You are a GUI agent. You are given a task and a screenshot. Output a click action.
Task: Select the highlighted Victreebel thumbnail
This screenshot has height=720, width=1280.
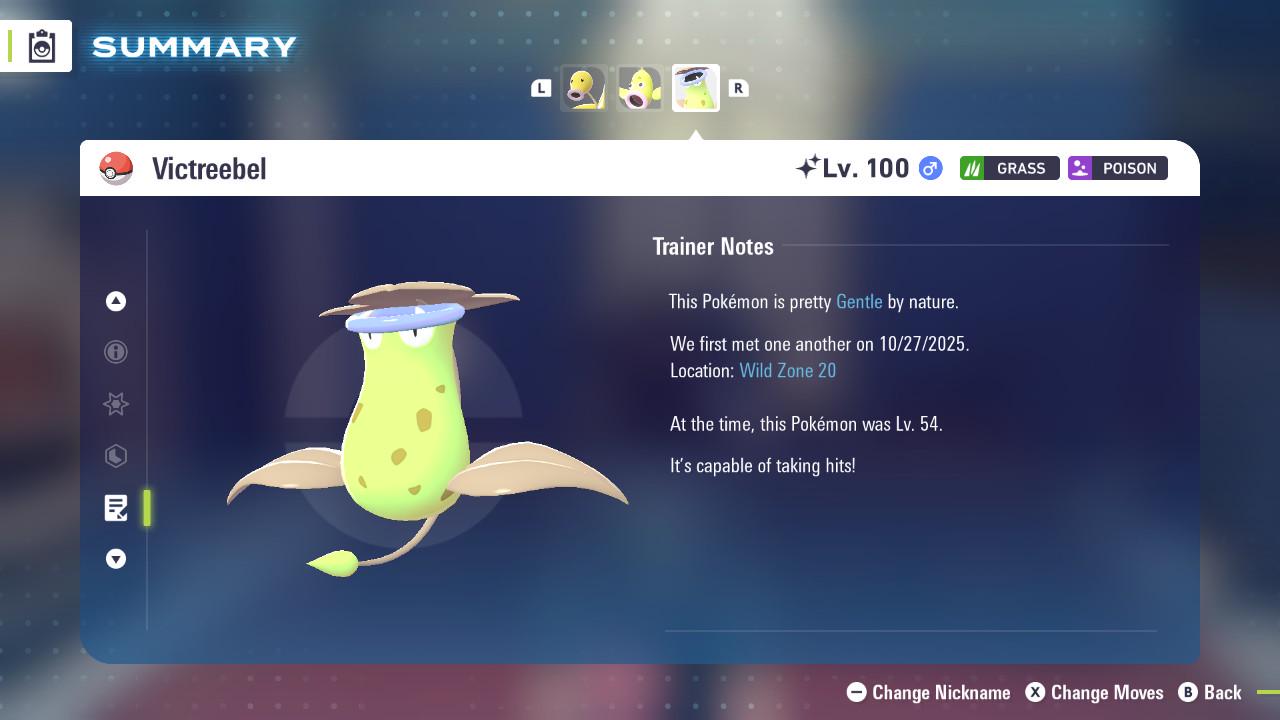[695, 87]
